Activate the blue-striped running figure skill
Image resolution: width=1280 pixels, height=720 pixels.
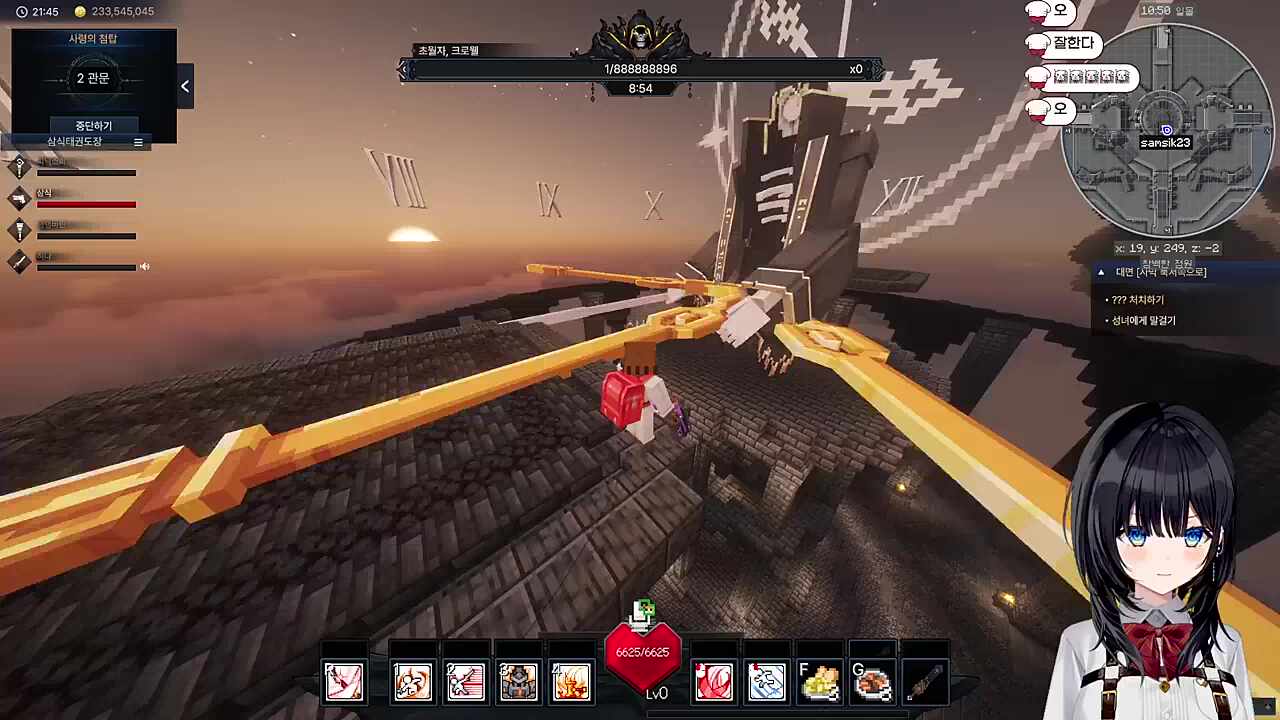coord(767,682)
